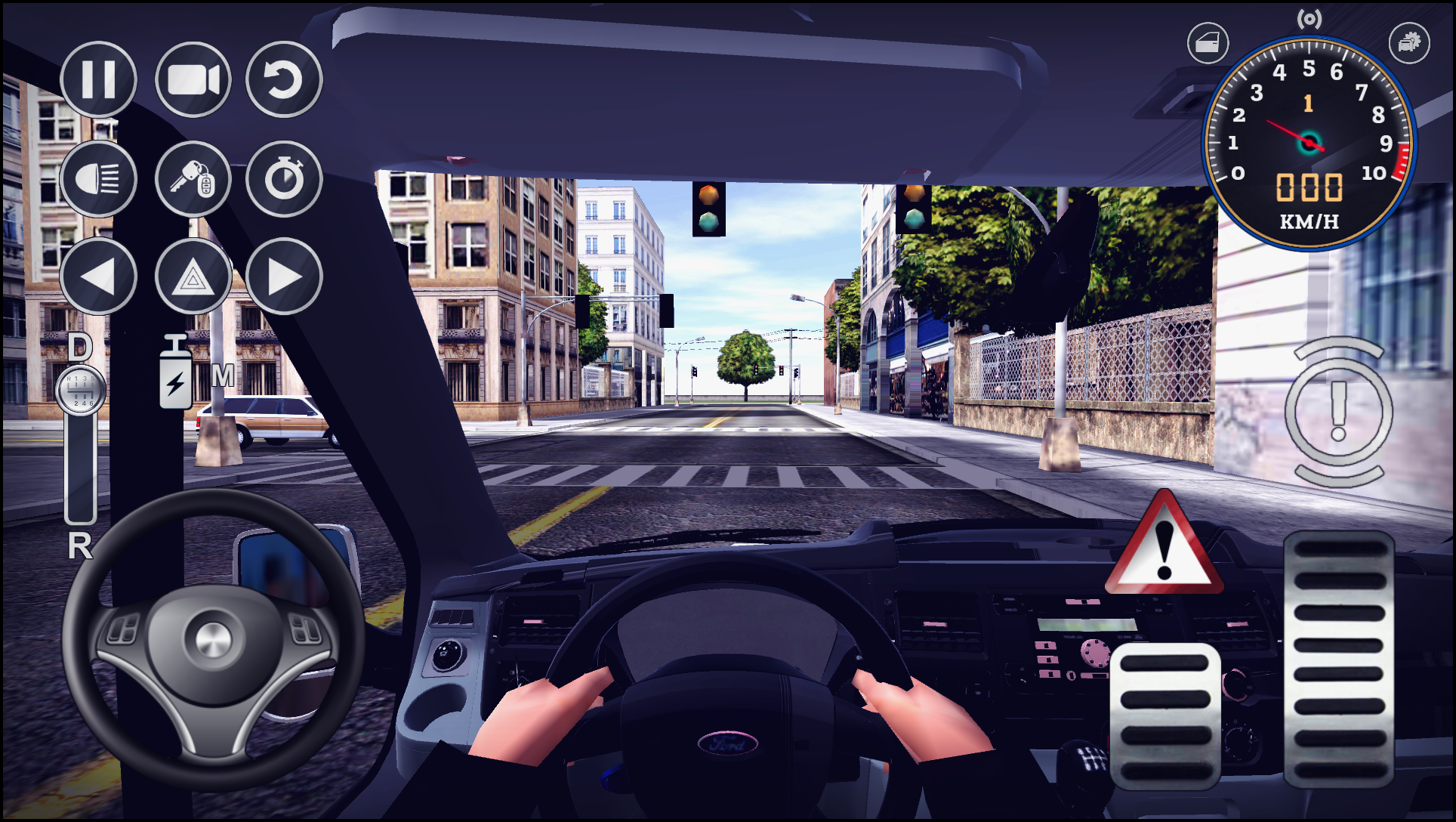Start the engine with the key icon
The image size is (1456, 822).
point(191,179)
